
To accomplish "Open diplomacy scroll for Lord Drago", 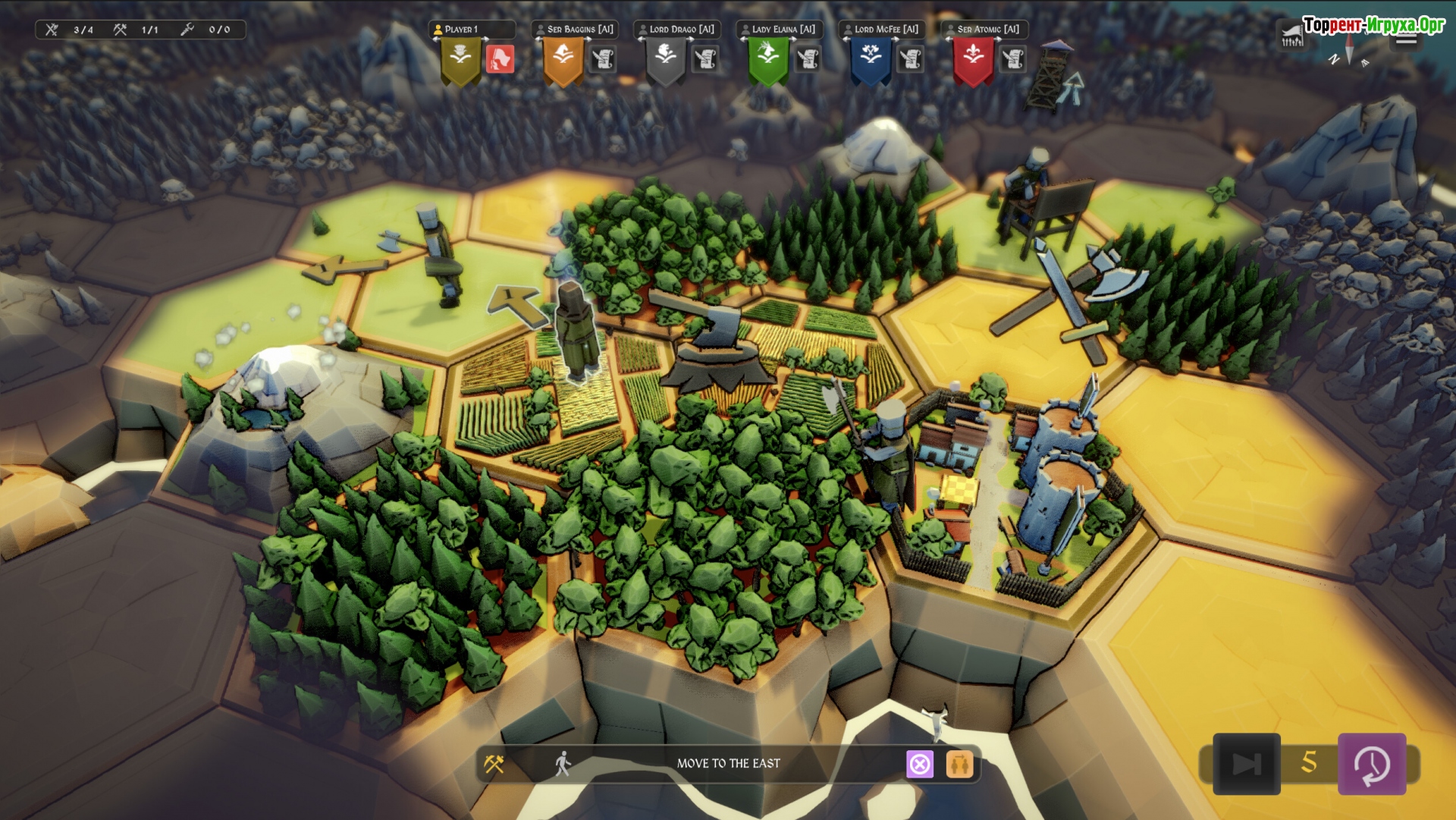I will (705, 59).
